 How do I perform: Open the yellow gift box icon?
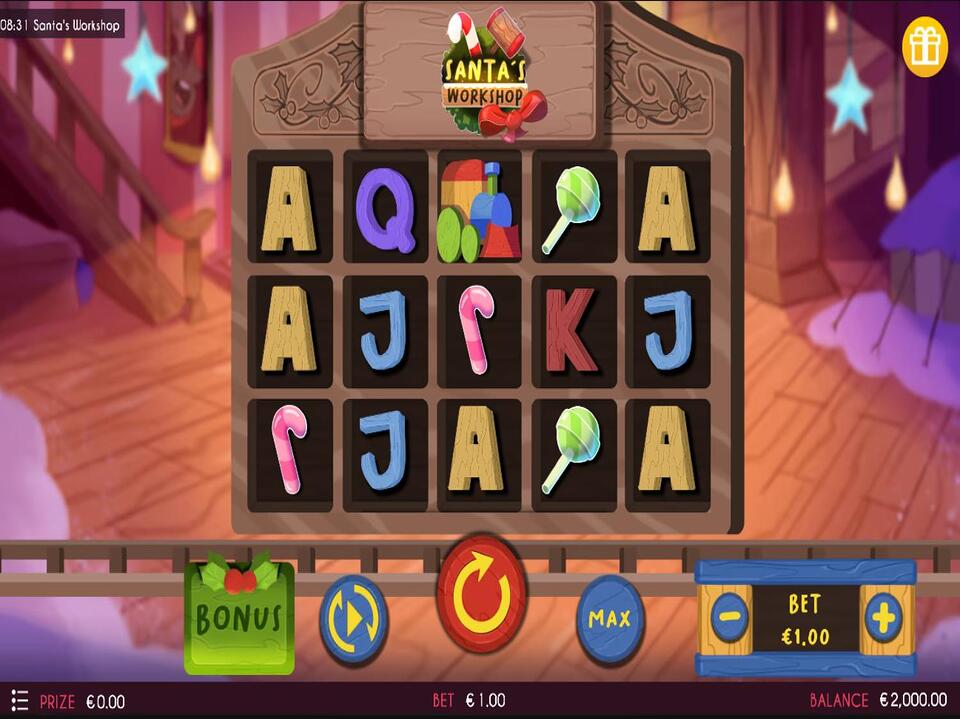click(924, 46)
